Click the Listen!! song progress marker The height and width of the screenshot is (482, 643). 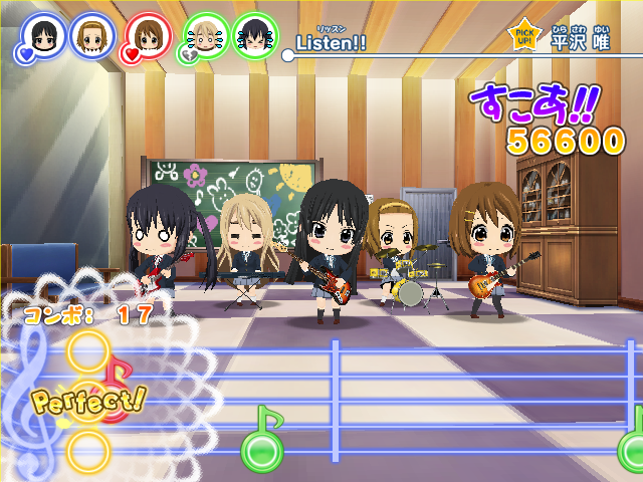[288, 55]
